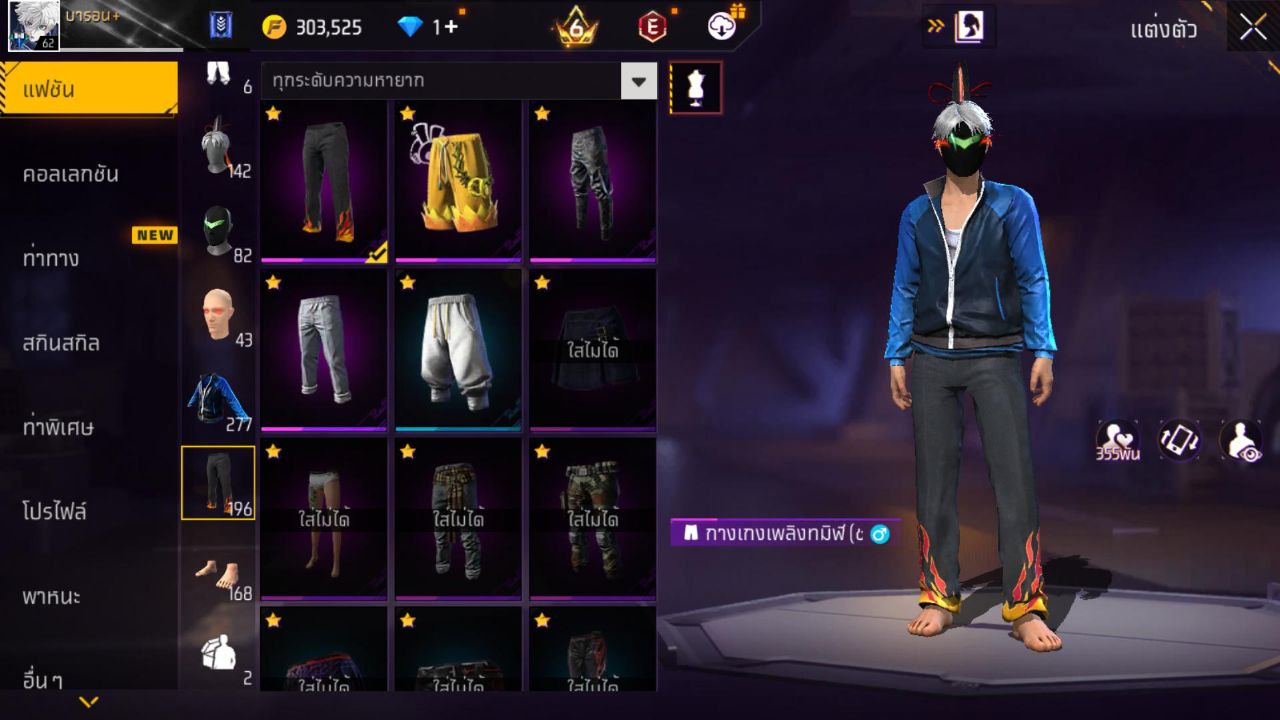Favorite the yellow shorts with the star toggle
Image resolution: width=1280 pixels, height=720 pixels.
point(407,115)
